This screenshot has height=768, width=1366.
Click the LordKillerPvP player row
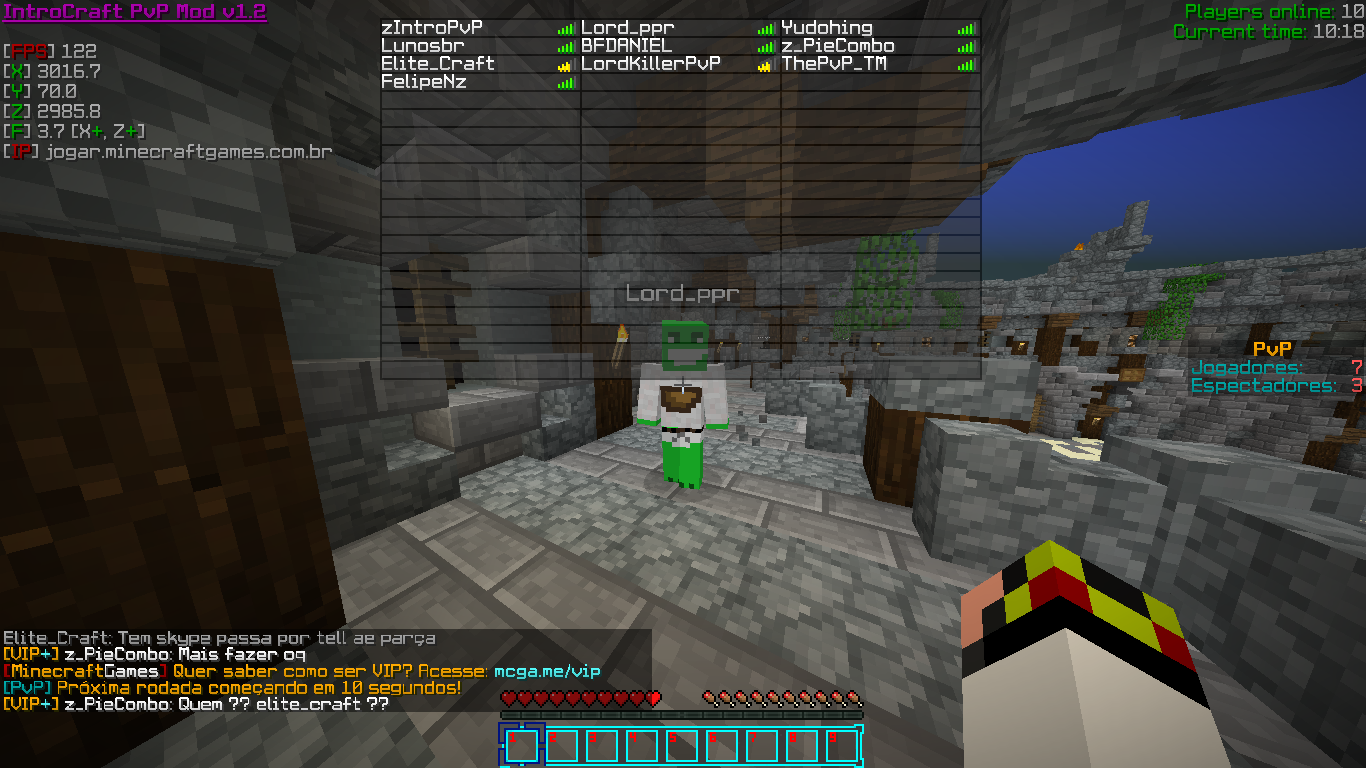click(x=651, y=64)
